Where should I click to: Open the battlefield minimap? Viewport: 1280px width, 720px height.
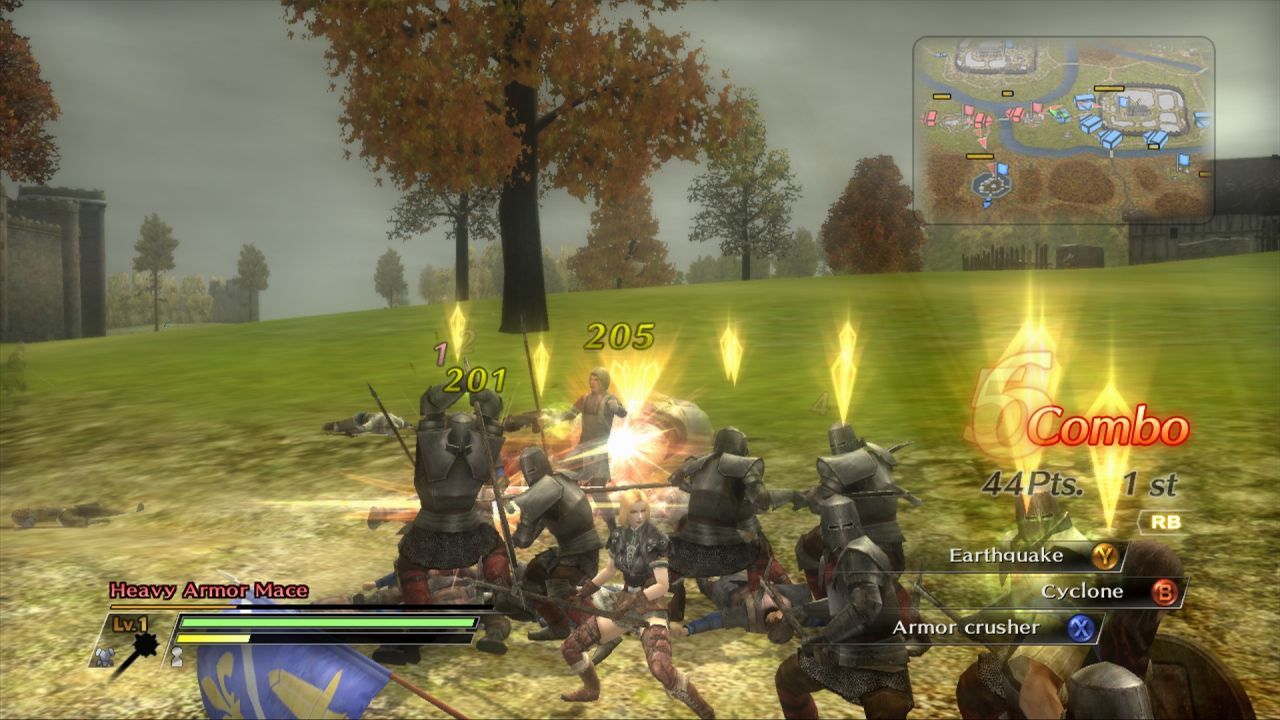tap(1063, 130)
